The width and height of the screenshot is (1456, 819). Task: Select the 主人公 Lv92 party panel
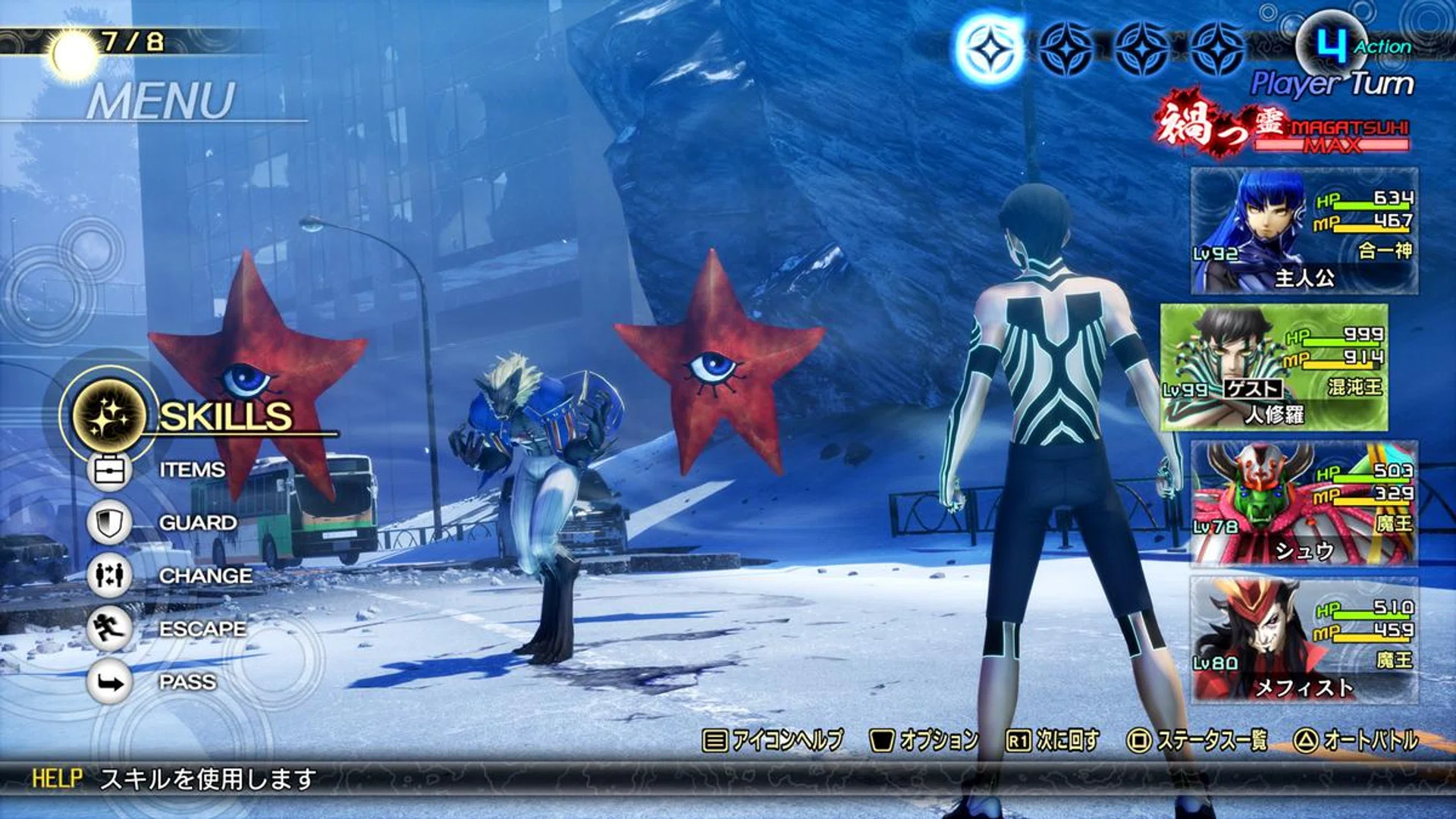pyautogui.click(x=1304, y=231)
